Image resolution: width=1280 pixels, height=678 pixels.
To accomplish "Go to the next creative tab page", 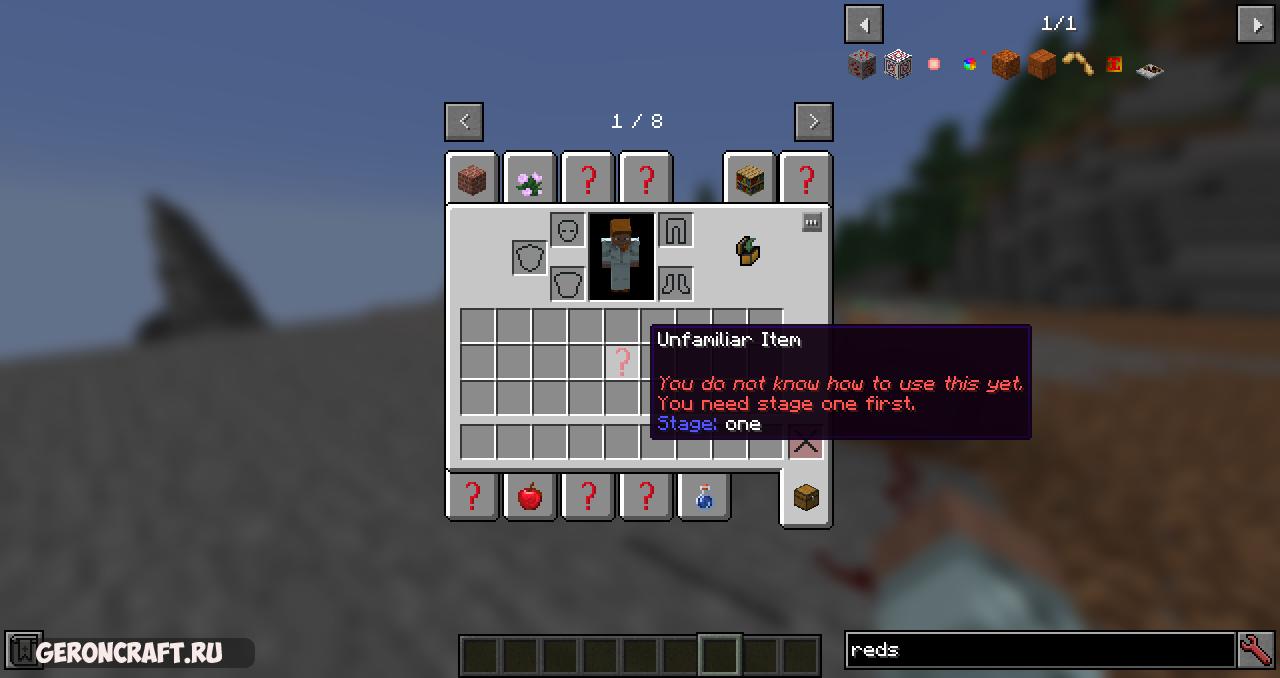I will [x=813, y=121].
